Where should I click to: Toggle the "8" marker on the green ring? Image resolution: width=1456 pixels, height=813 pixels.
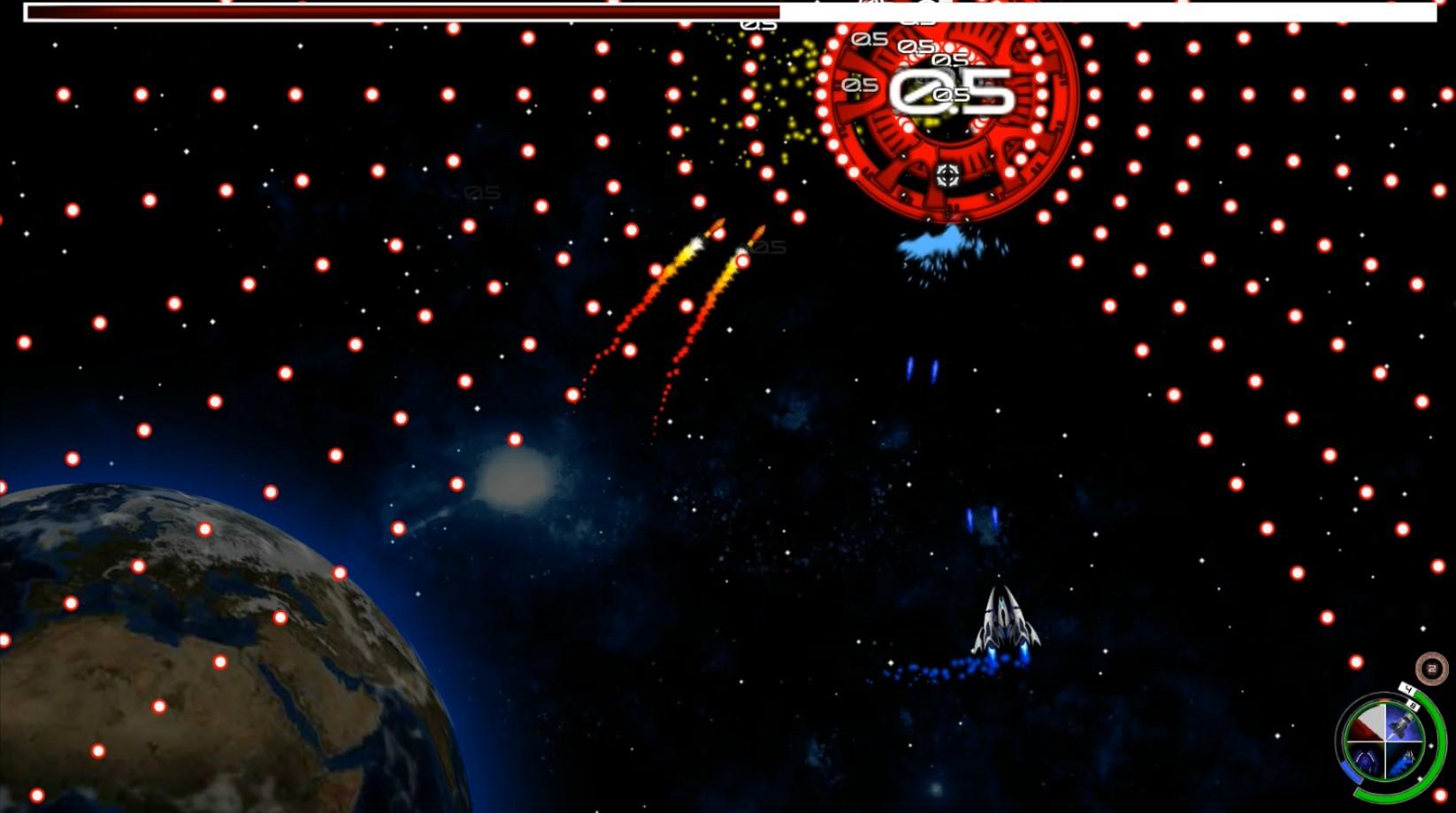tap(1414, 704)
